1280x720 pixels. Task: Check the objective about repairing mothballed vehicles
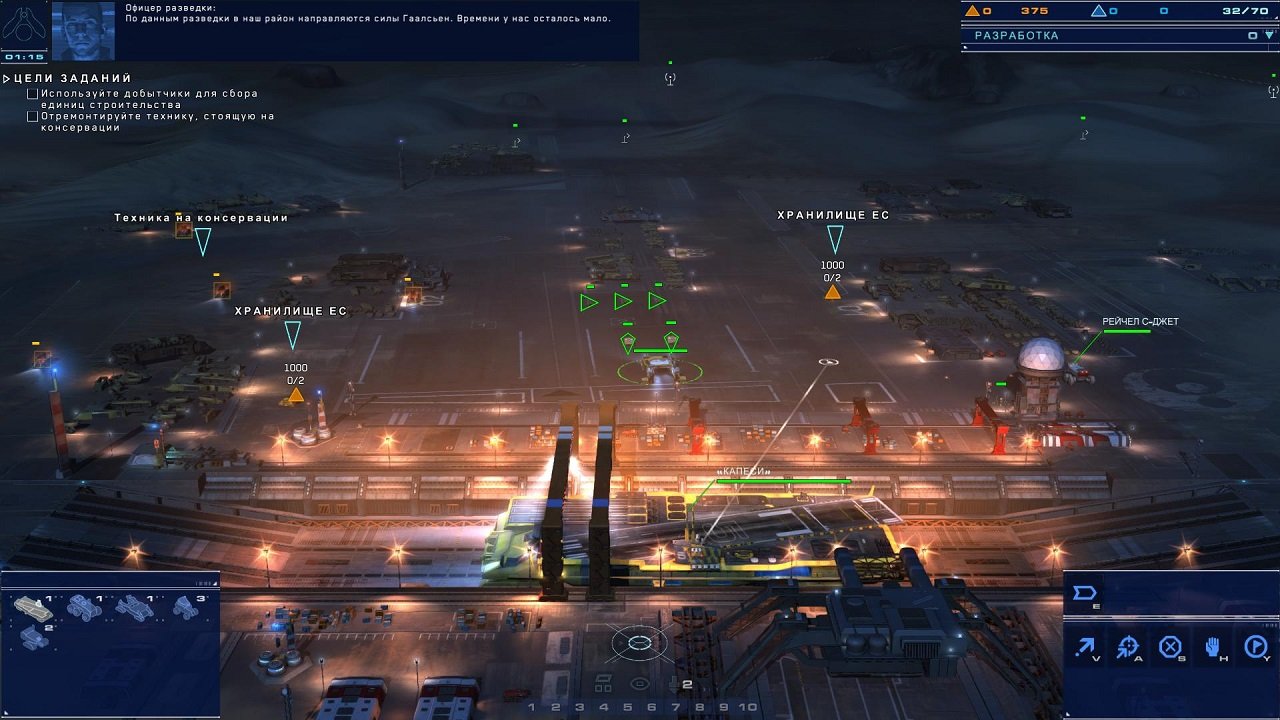click(32, 117)
